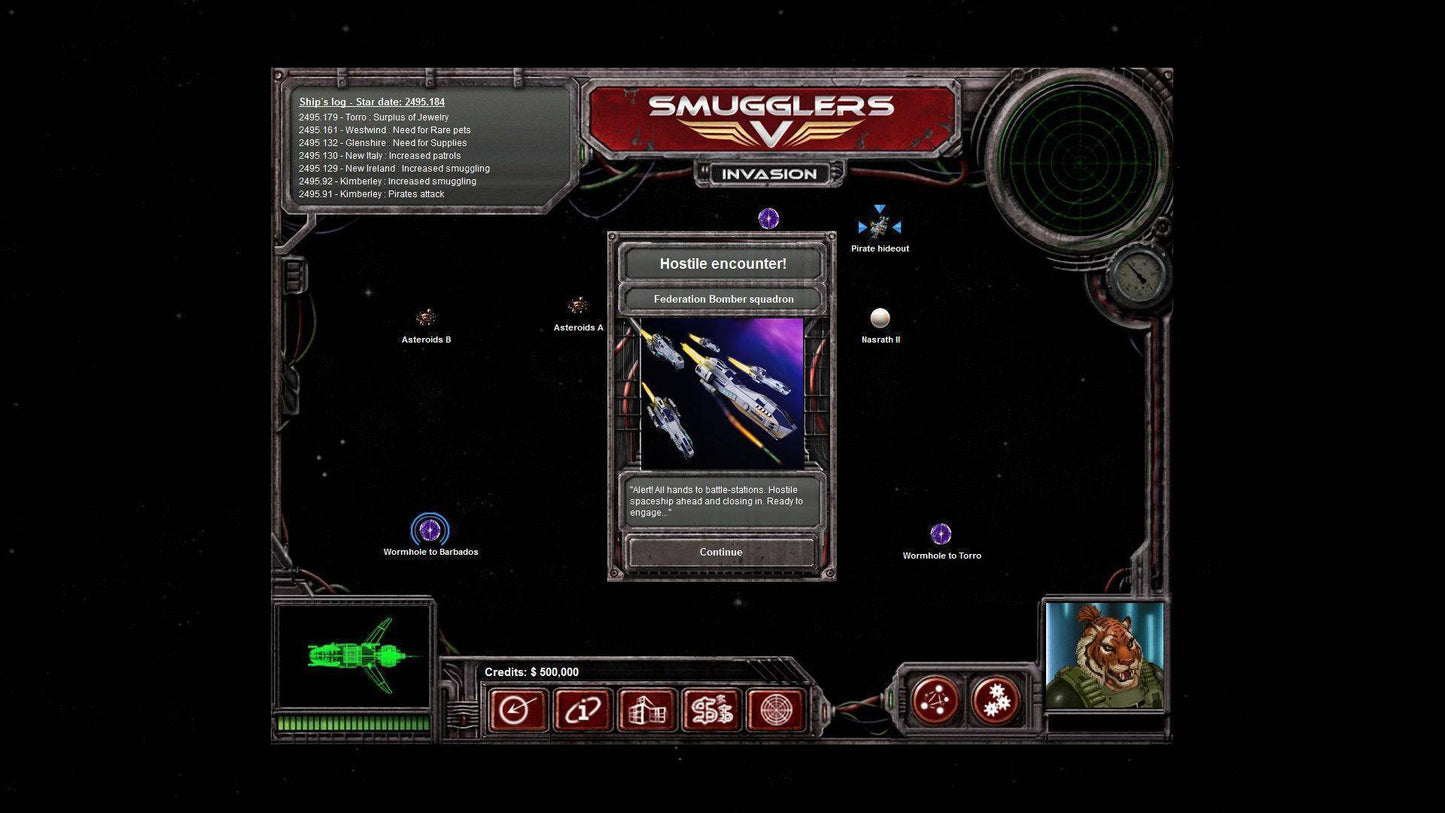Click the Wormhole to Barbados
The image size is (1445, 813).
[430, 530]
